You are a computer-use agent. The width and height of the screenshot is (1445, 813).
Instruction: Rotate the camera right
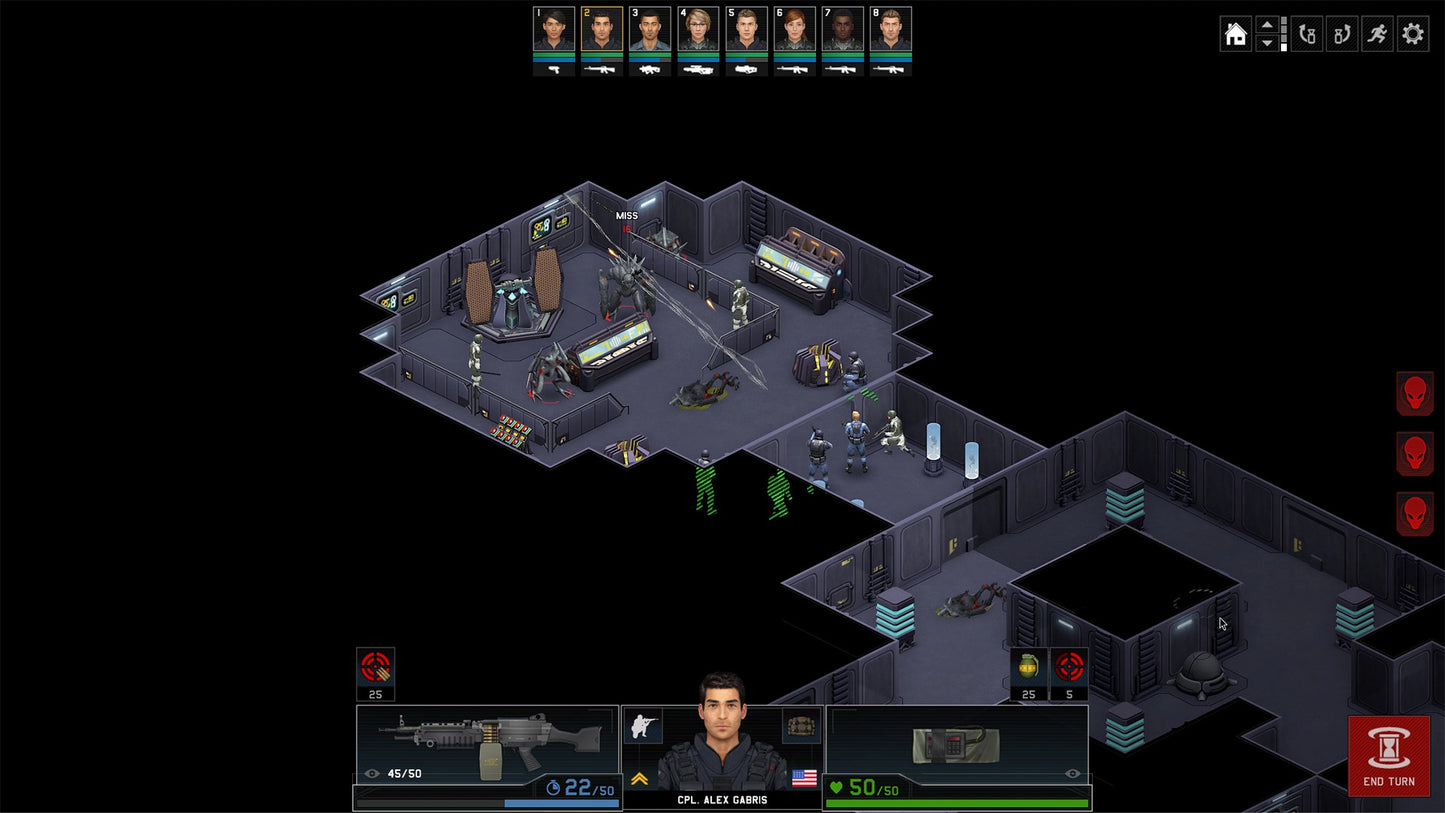[1341, 33]
